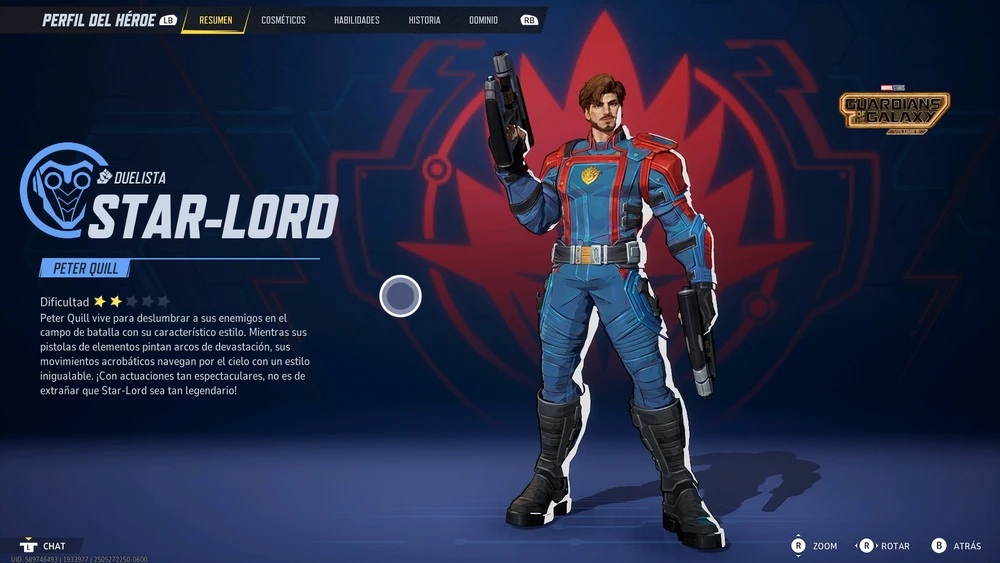Show the Habilidades tab
1000x563 pixels.
357,20
